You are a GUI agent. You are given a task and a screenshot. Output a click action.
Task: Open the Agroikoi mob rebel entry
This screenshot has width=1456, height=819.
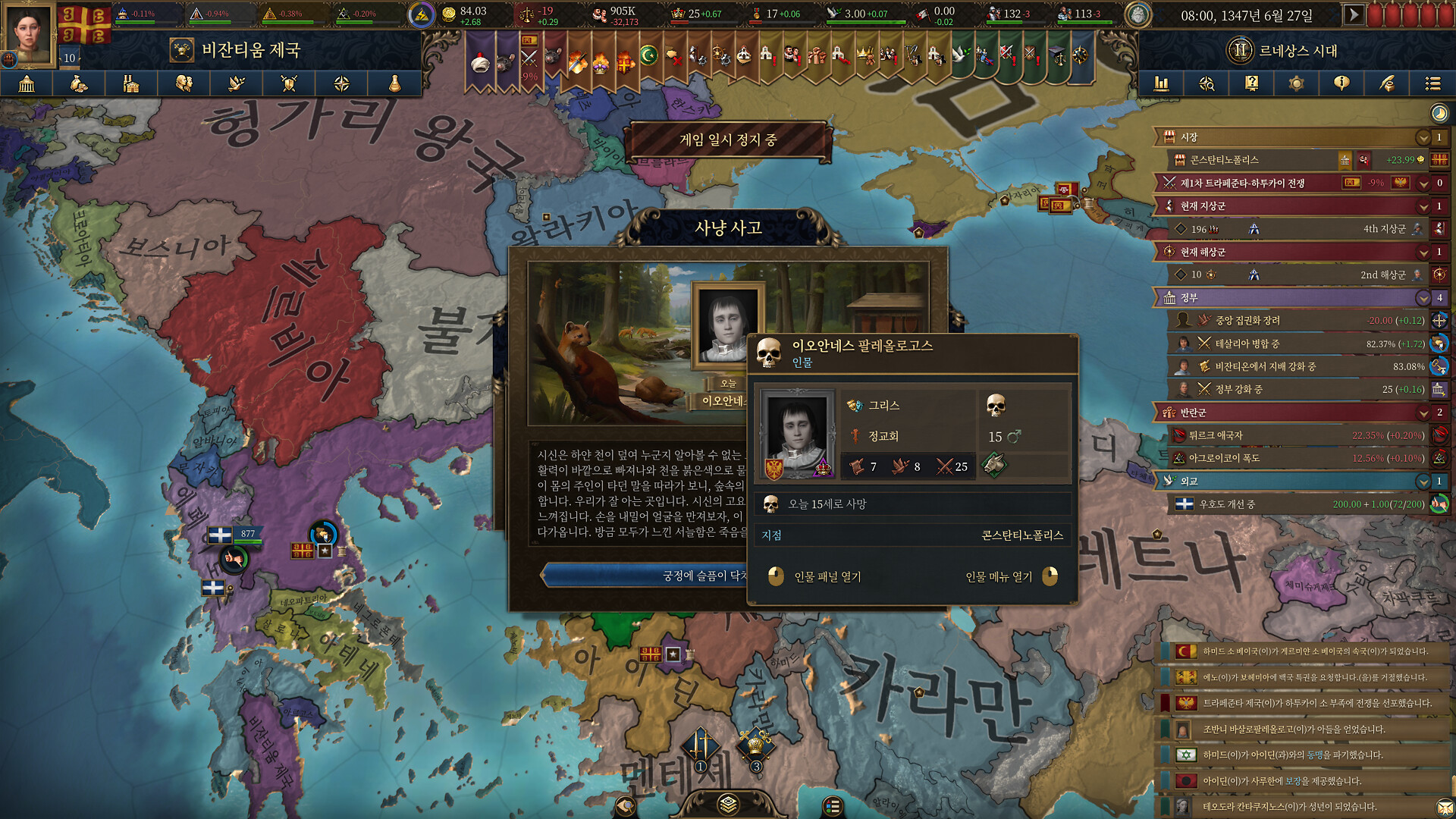[1289, 458]
